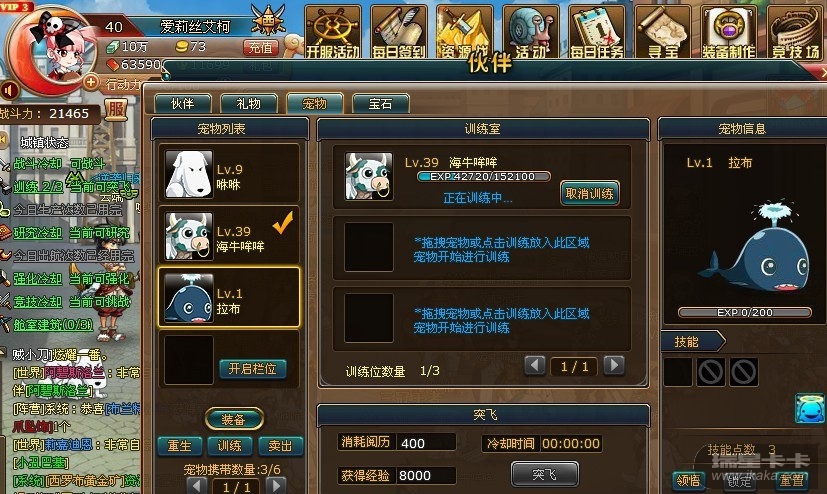This screenshot has height=494, width=827.
Task: Select the Lv.1 拉布 whale pet
Action: pyautogui.click(x=230, y=298)
